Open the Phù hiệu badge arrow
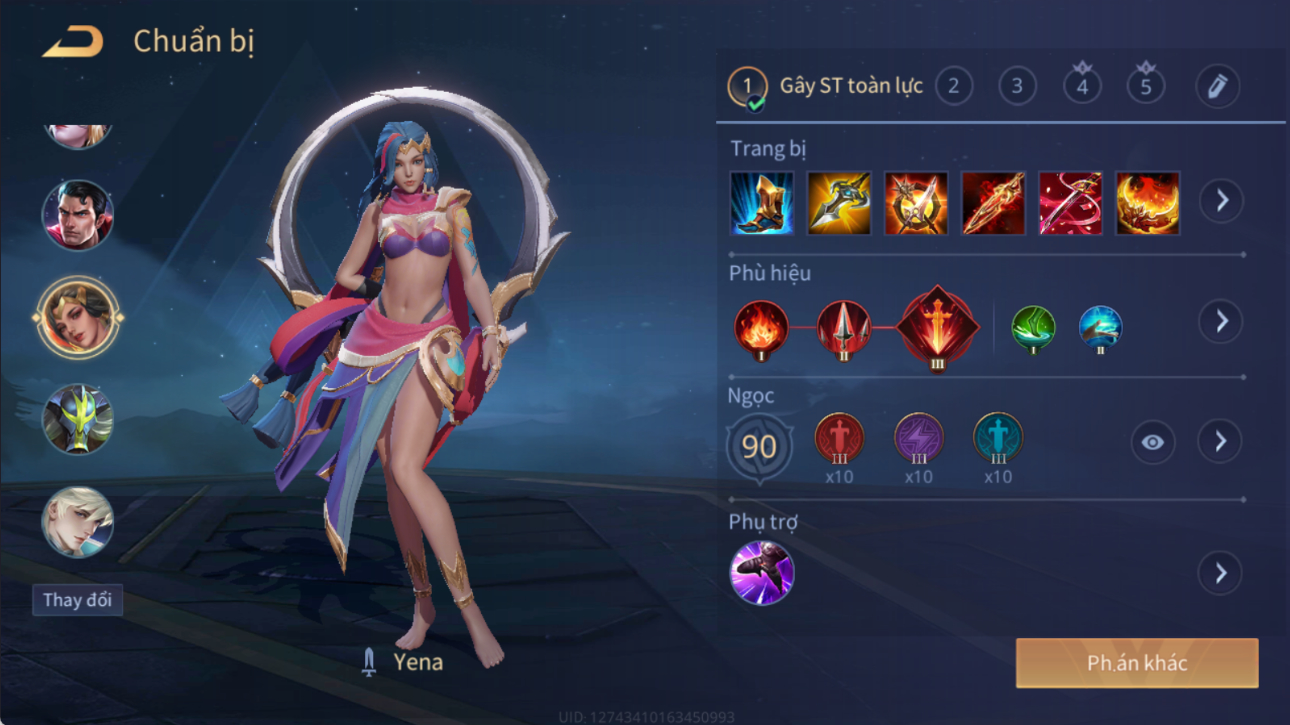Viewport: 1290px width, 725px height. click(1221, 322)
